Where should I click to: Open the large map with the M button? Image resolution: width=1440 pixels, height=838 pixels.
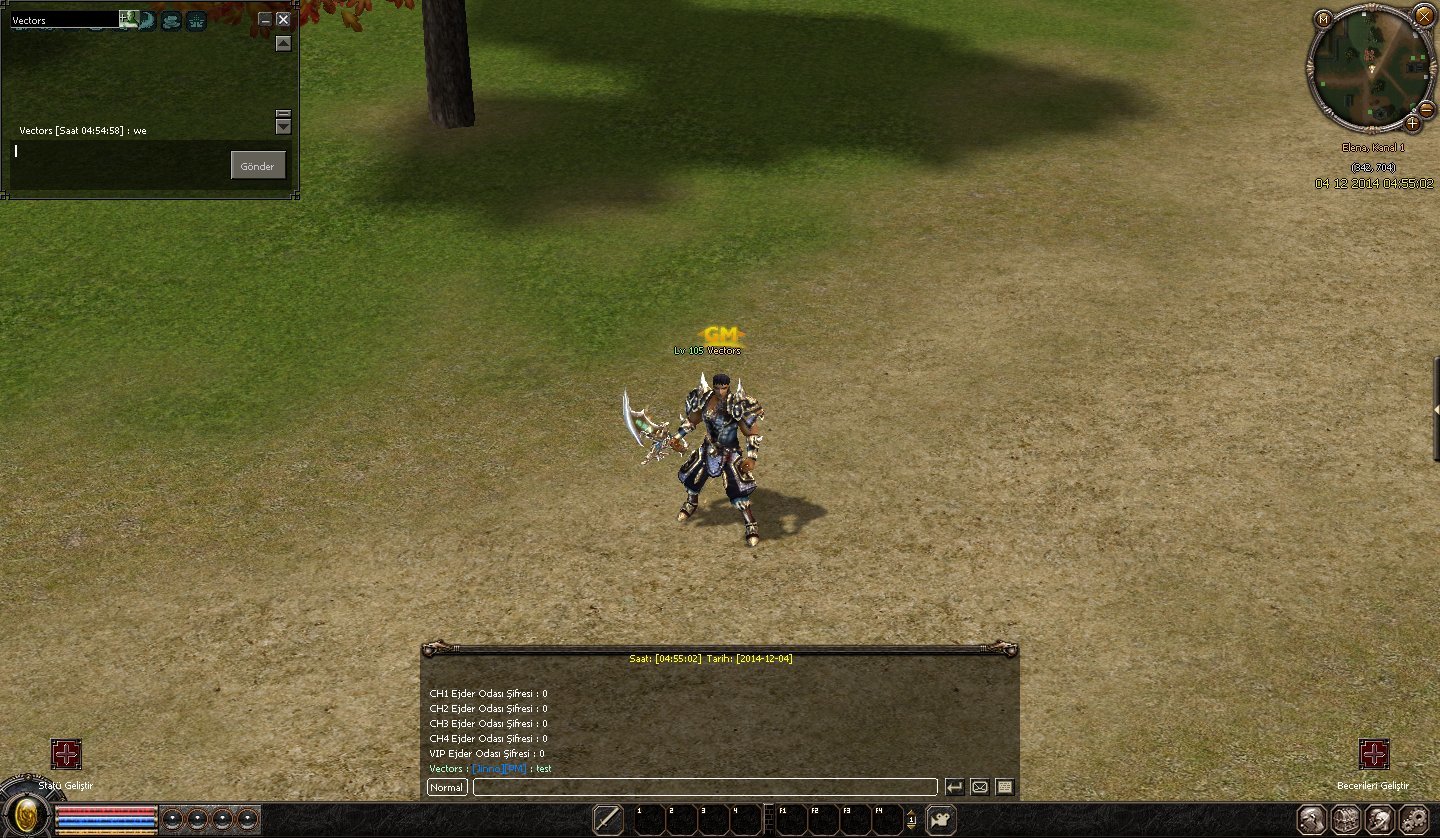point(1323,18)
